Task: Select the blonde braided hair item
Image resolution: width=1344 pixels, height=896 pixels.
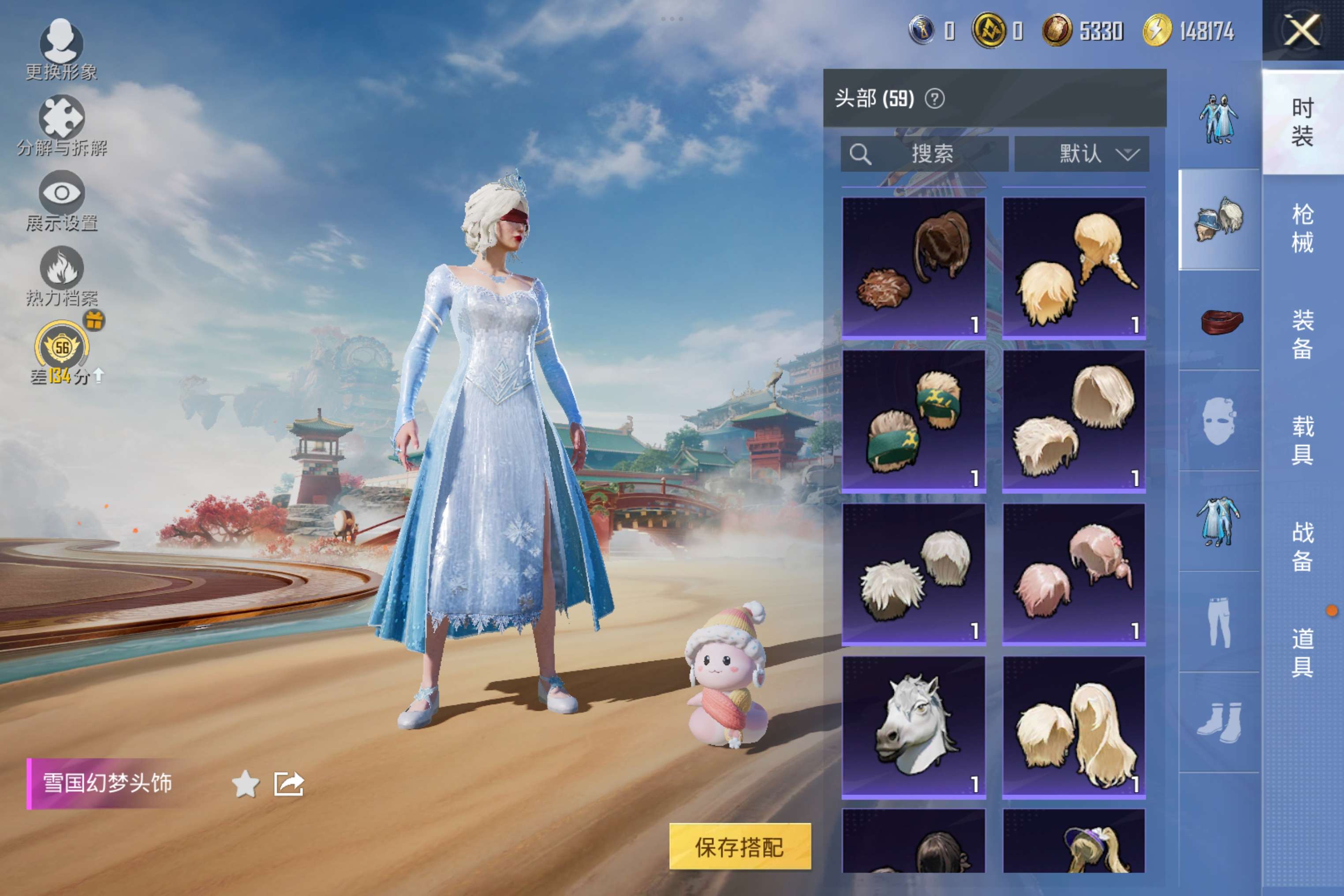Action: (1074, 267)
